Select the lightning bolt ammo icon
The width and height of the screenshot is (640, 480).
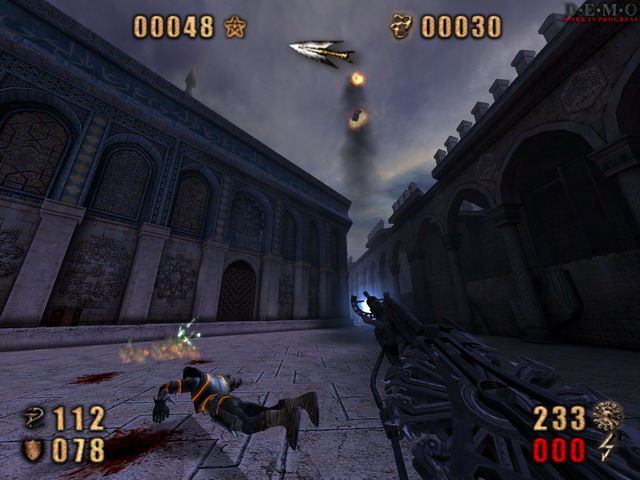(x=607, y=449)
